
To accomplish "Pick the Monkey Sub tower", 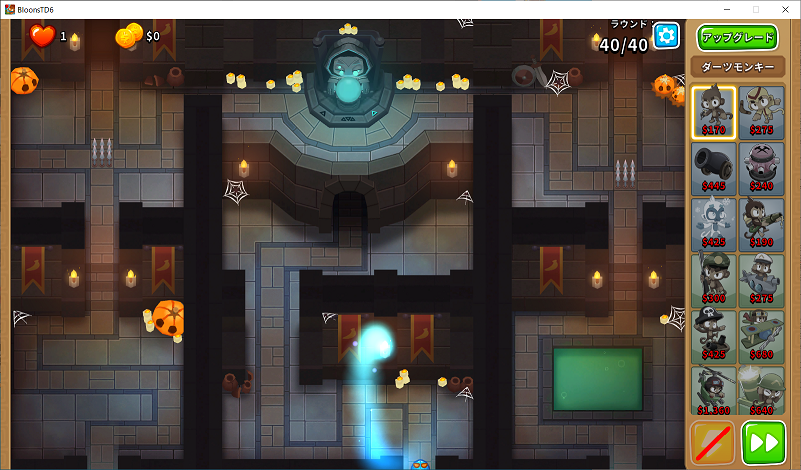I will [761, 279].
